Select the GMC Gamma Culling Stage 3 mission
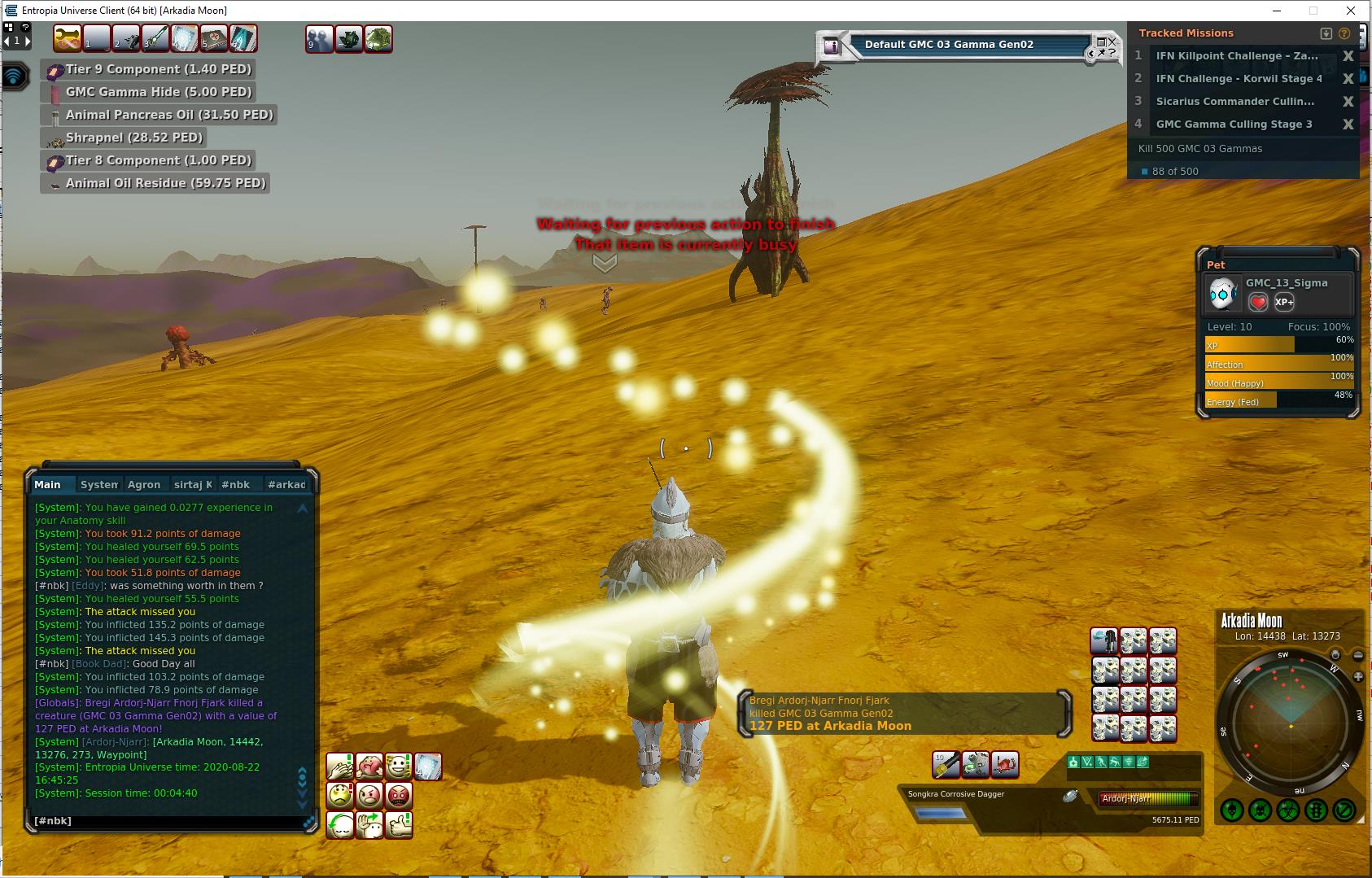The height and width of the screenshot is (878, 1372). pos(1234,124)
